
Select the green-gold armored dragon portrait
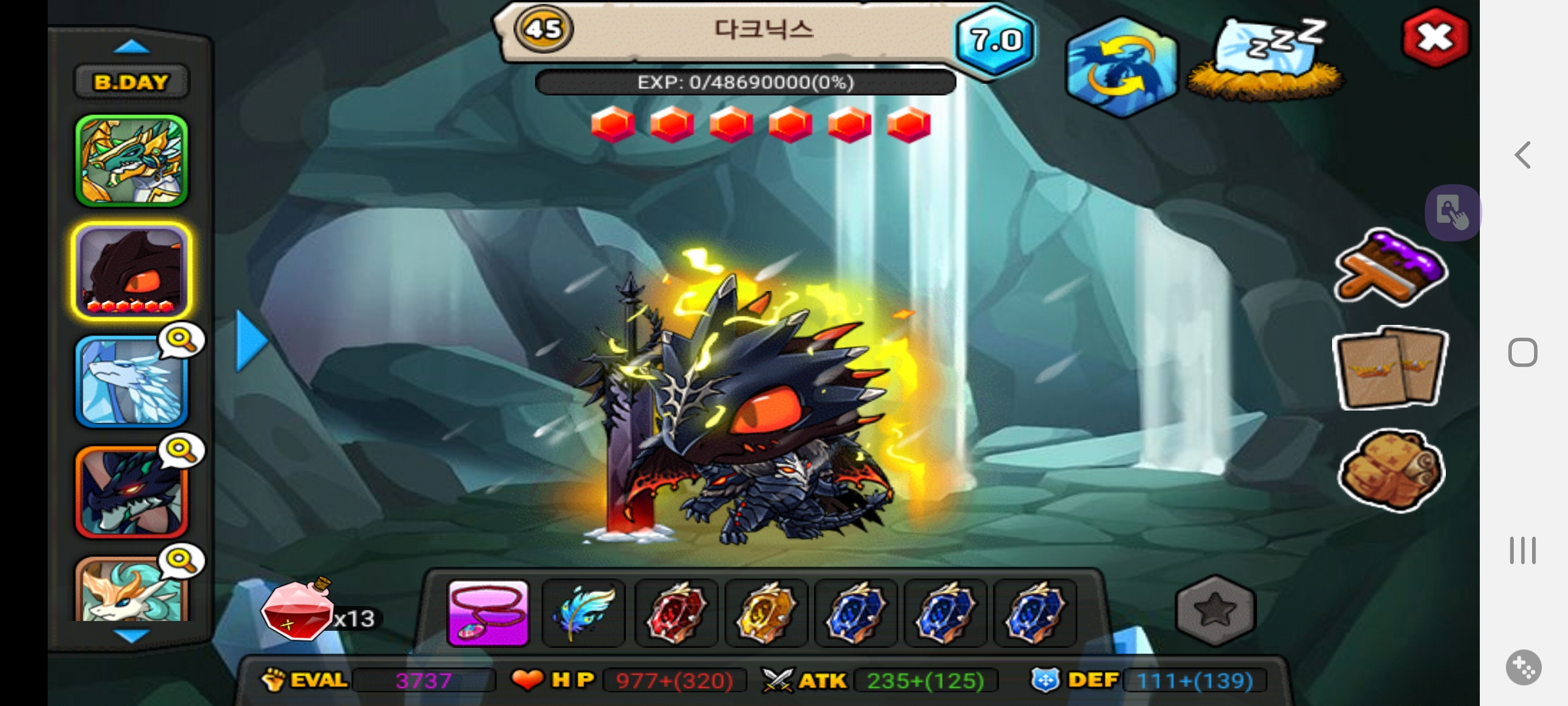point(131,161)
